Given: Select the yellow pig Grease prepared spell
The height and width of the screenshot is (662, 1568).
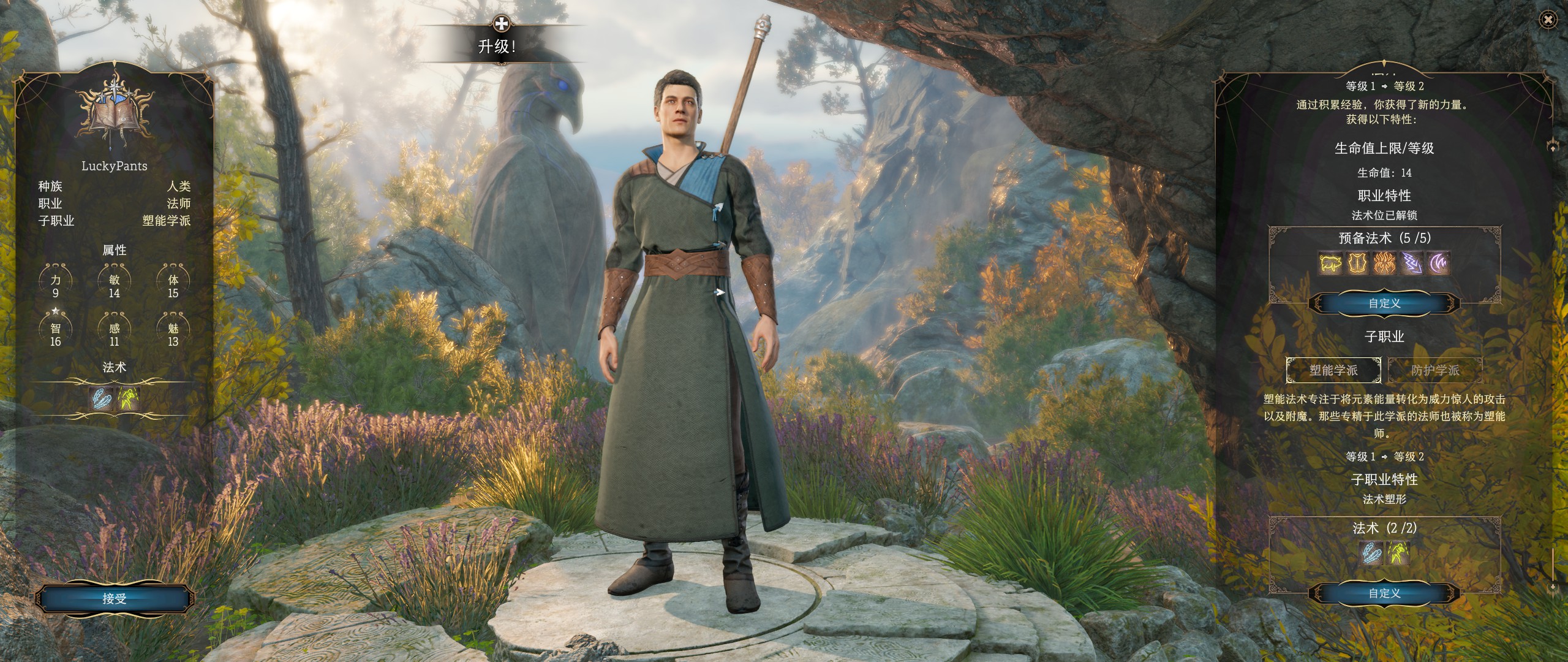Looking at the screenshot, I should [1330, 264].
